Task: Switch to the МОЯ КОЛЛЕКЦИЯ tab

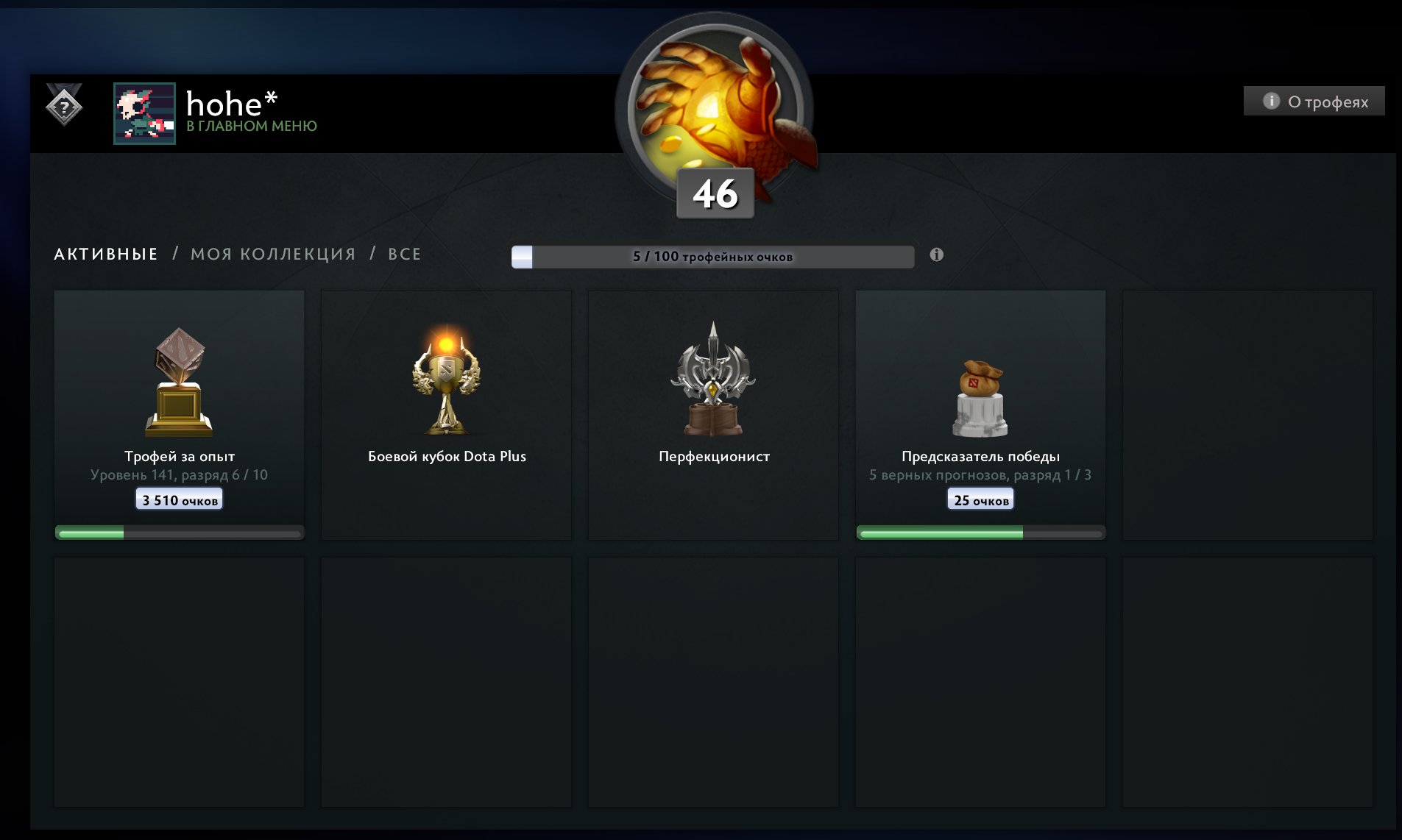Action: coord(272,254)
